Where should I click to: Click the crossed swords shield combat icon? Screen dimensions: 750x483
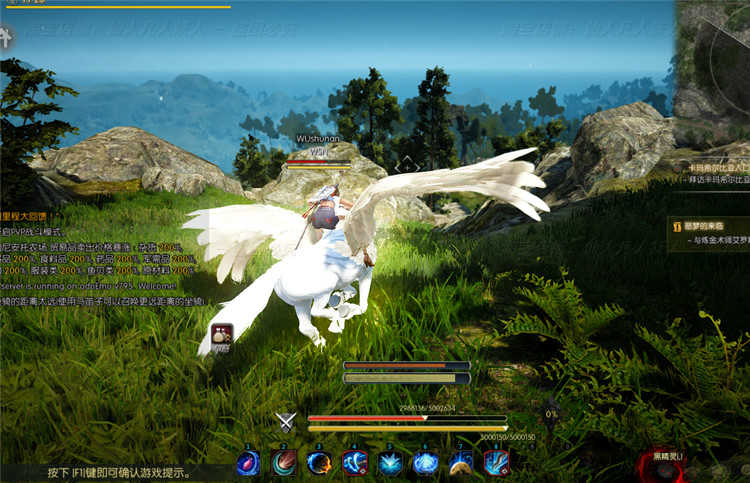coord(287,421)
